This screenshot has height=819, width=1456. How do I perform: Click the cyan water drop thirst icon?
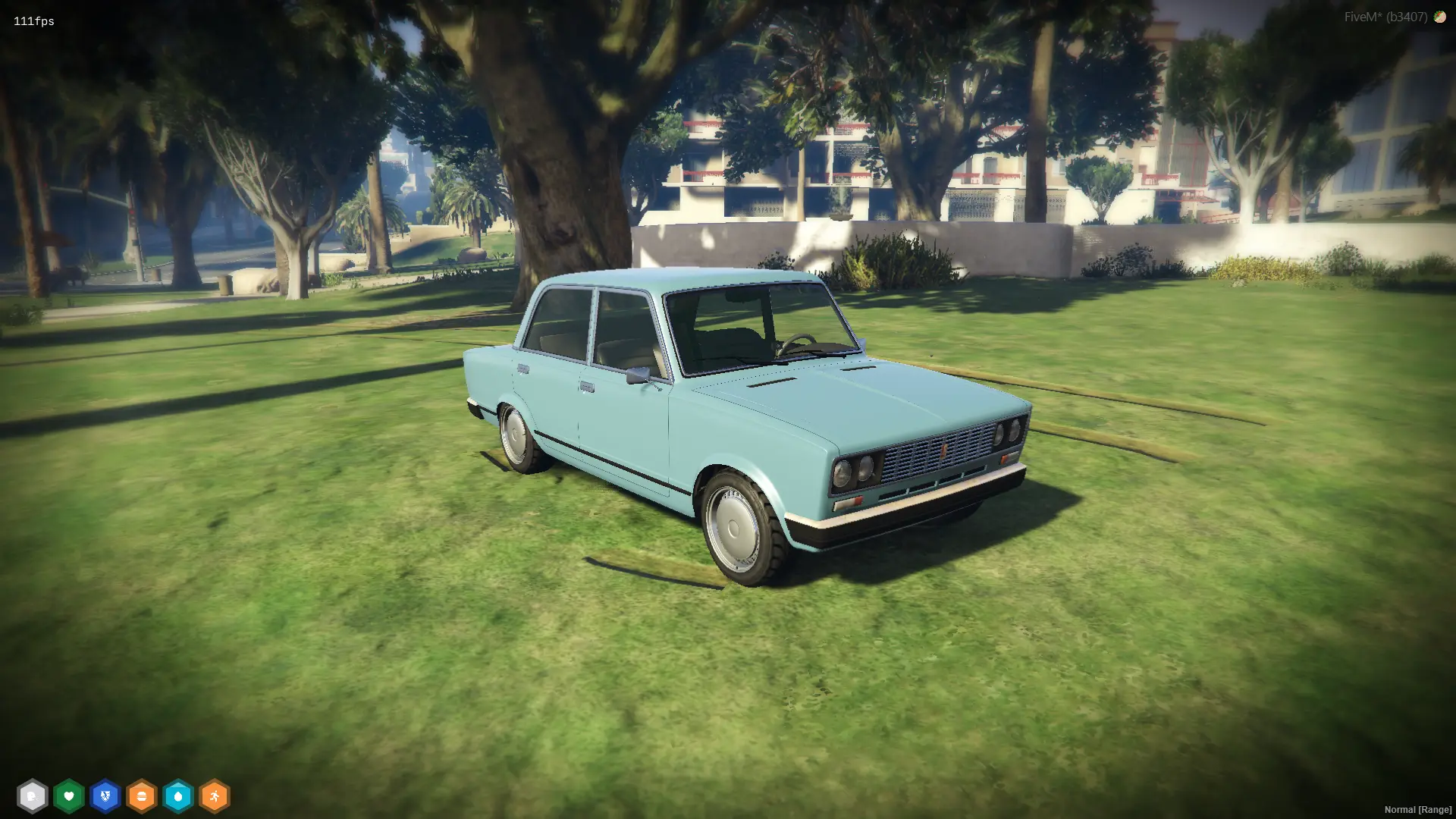[x=177, y=796]
